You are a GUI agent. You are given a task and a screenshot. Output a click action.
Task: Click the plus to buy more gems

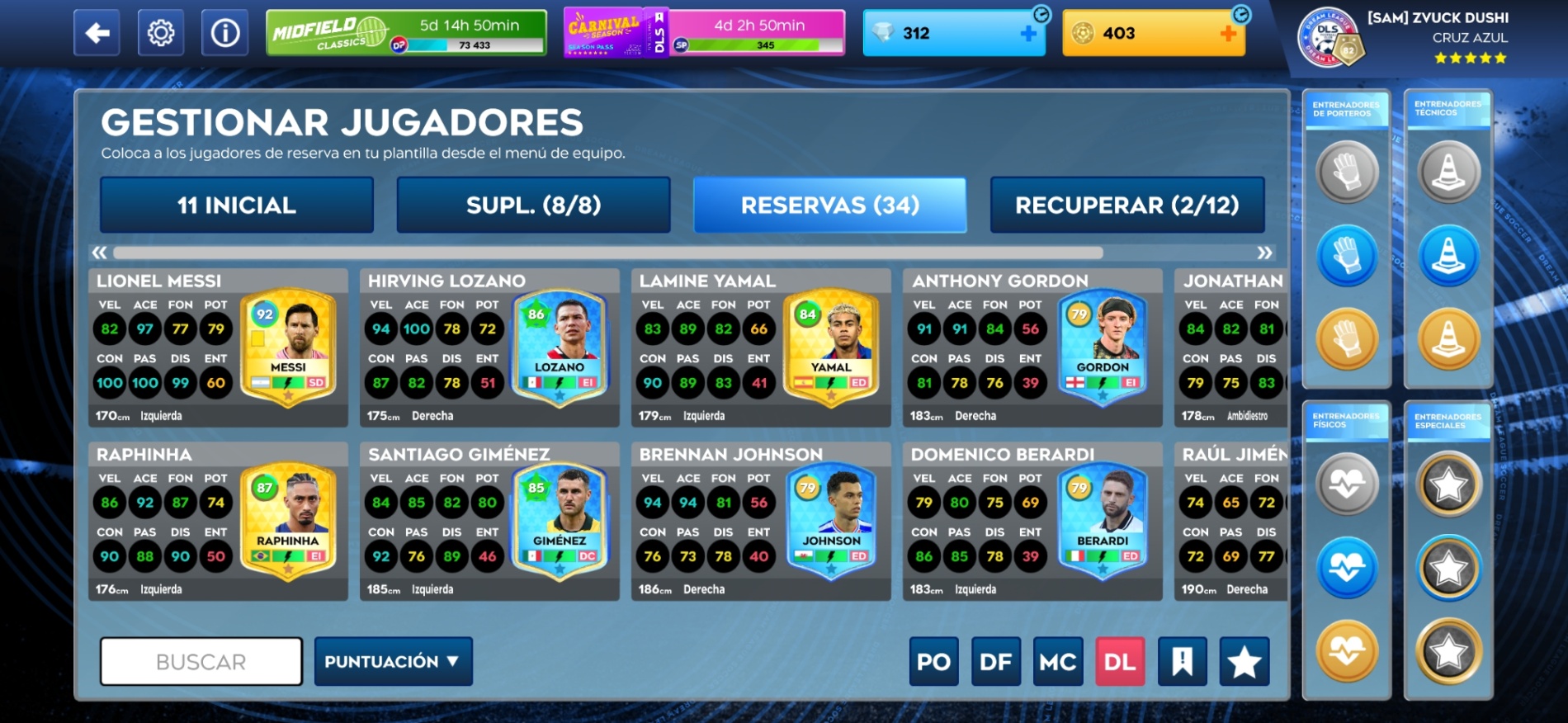1027,33
